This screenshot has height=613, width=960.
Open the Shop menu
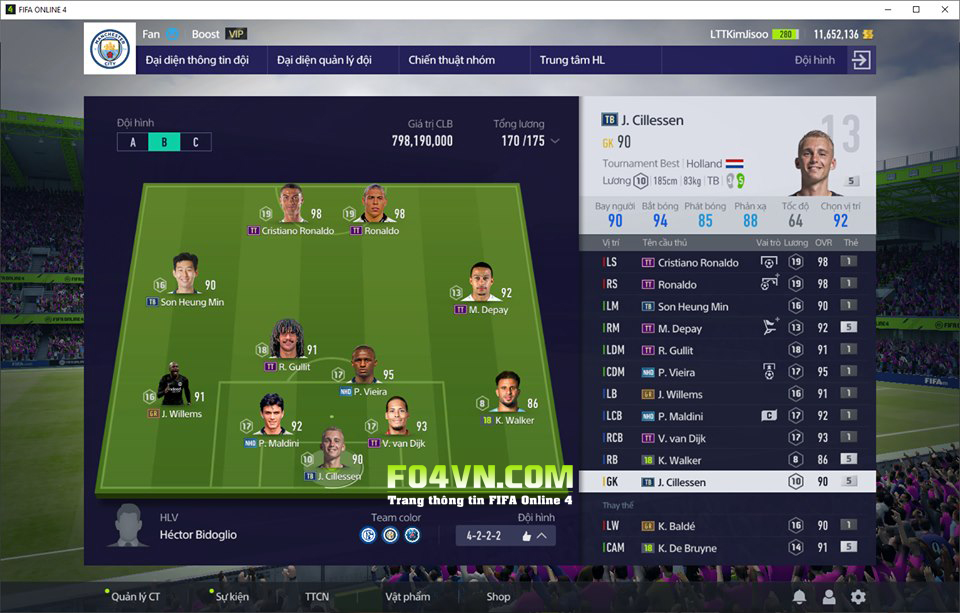[x=498, y=597]
